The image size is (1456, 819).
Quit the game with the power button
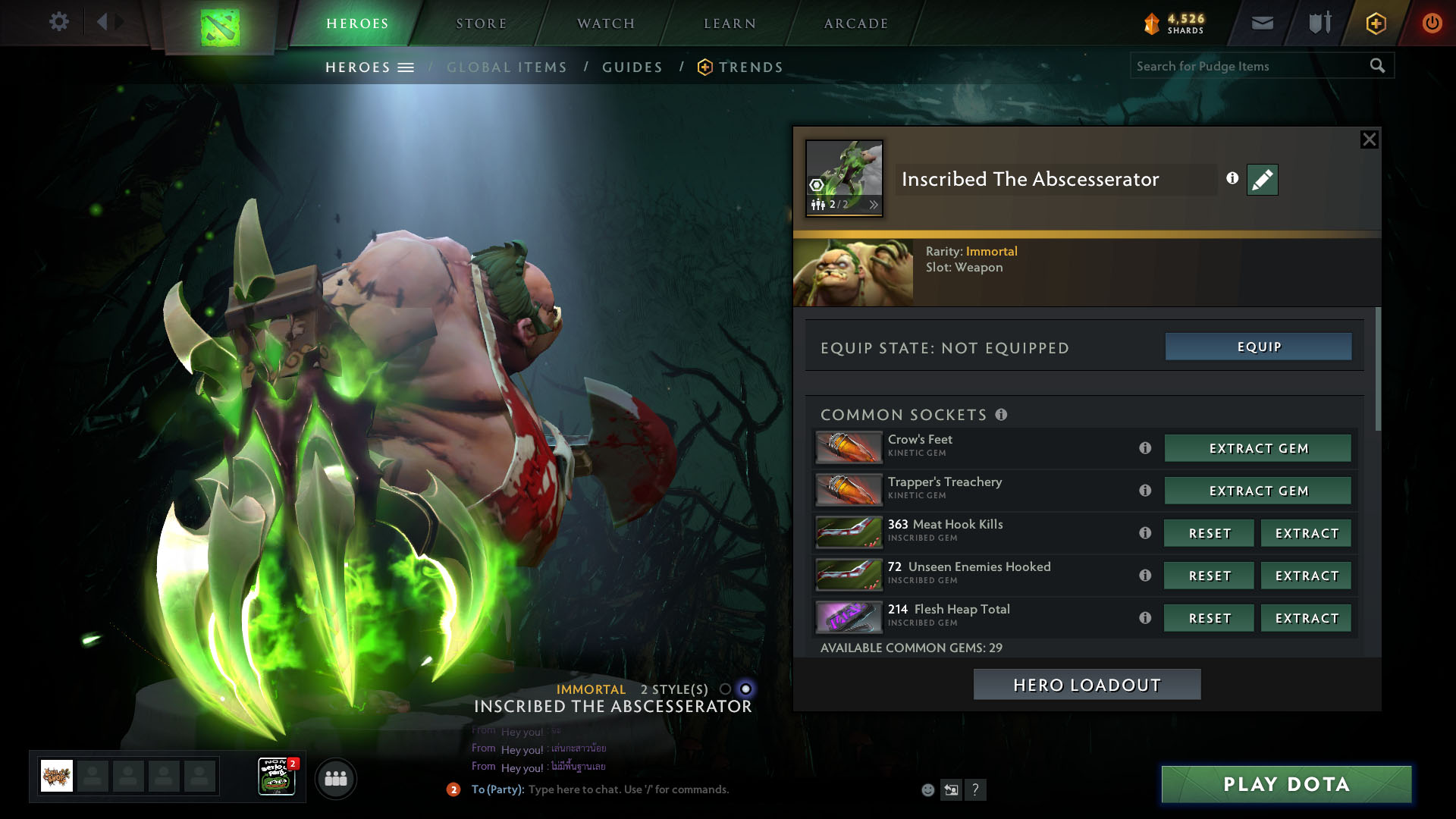click(x=1432, y=23)
